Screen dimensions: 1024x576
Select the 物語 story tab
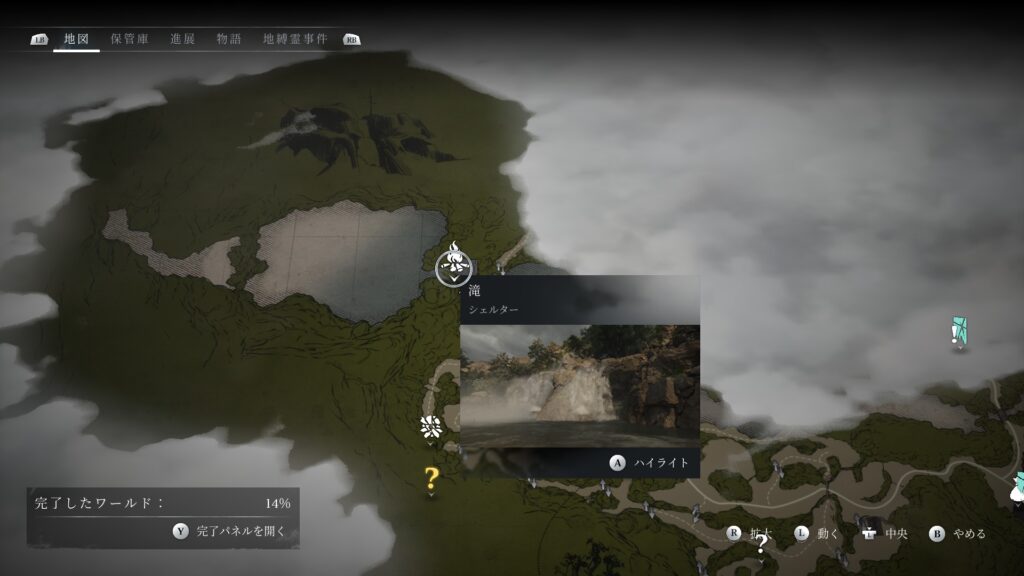(229, 39)
